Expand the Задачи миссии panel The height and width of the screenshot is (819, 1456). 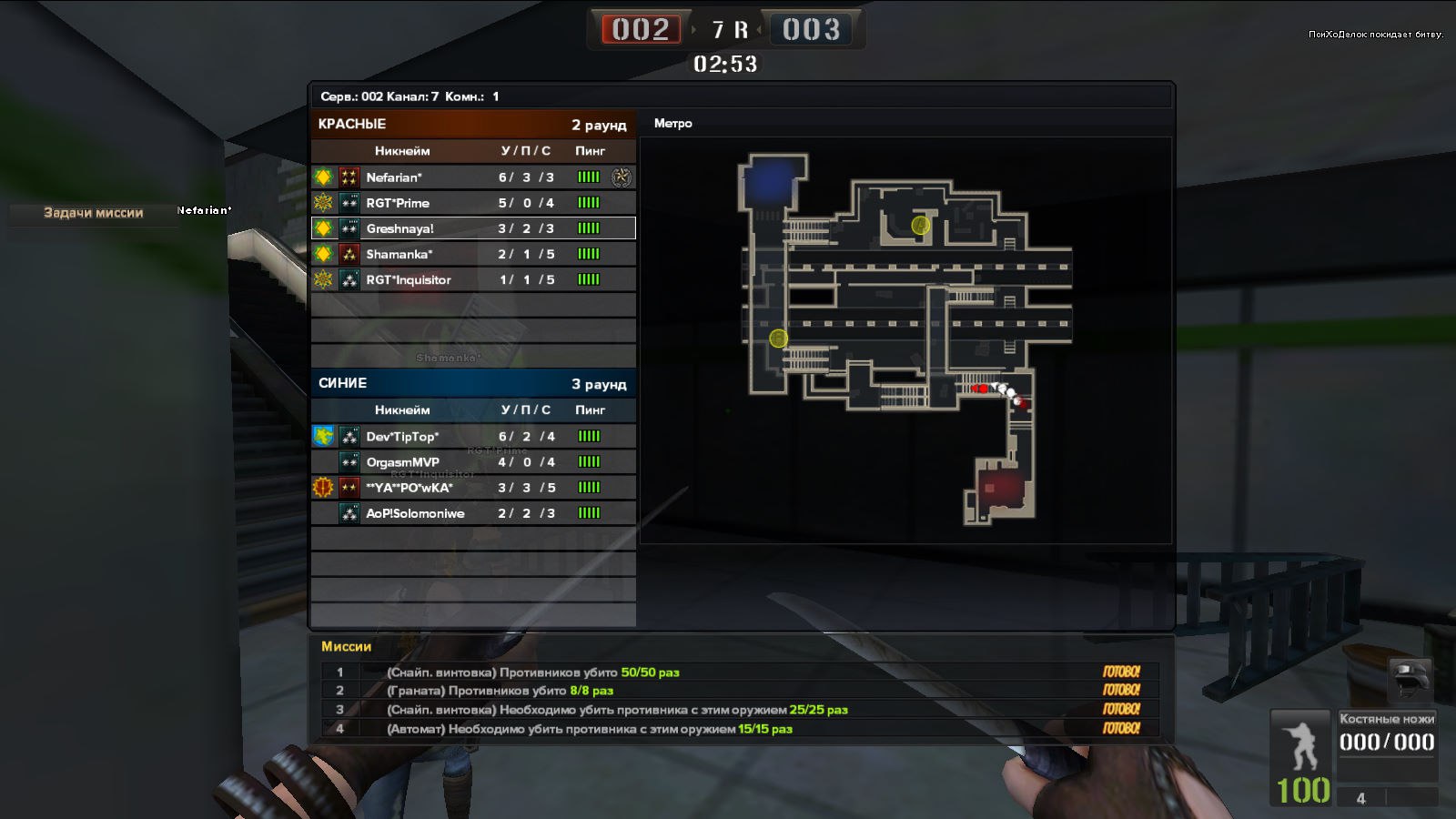pyautogui.click(x=91, y=213)
